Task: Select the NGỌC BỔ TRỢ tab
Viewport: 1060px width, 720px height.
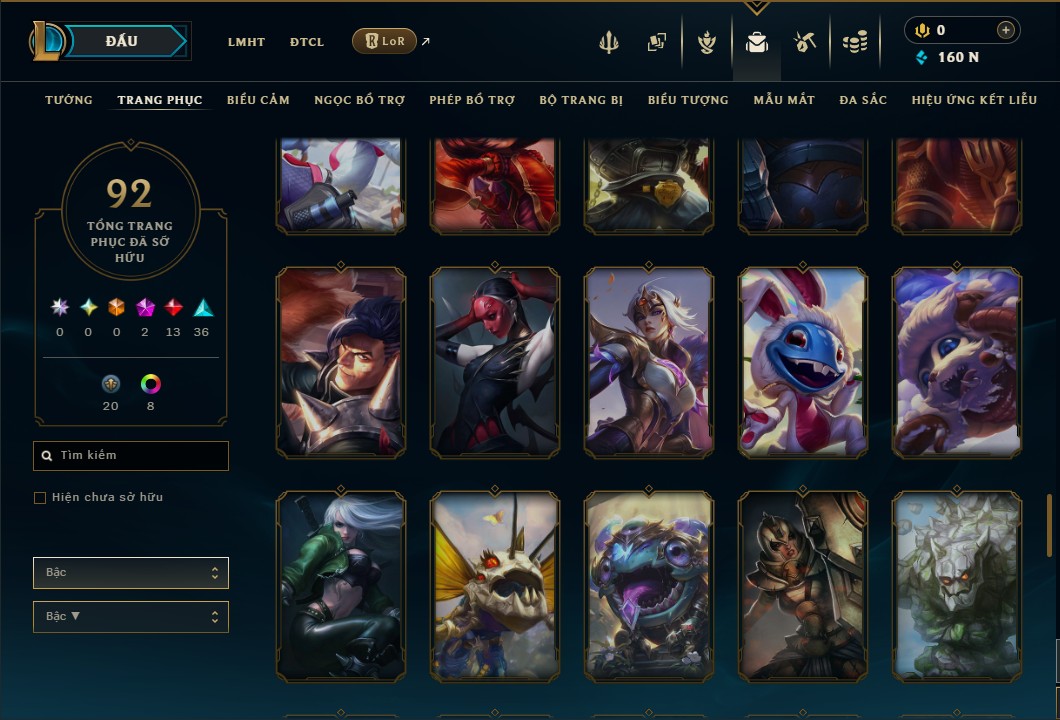Action: [x=359, y=100]
